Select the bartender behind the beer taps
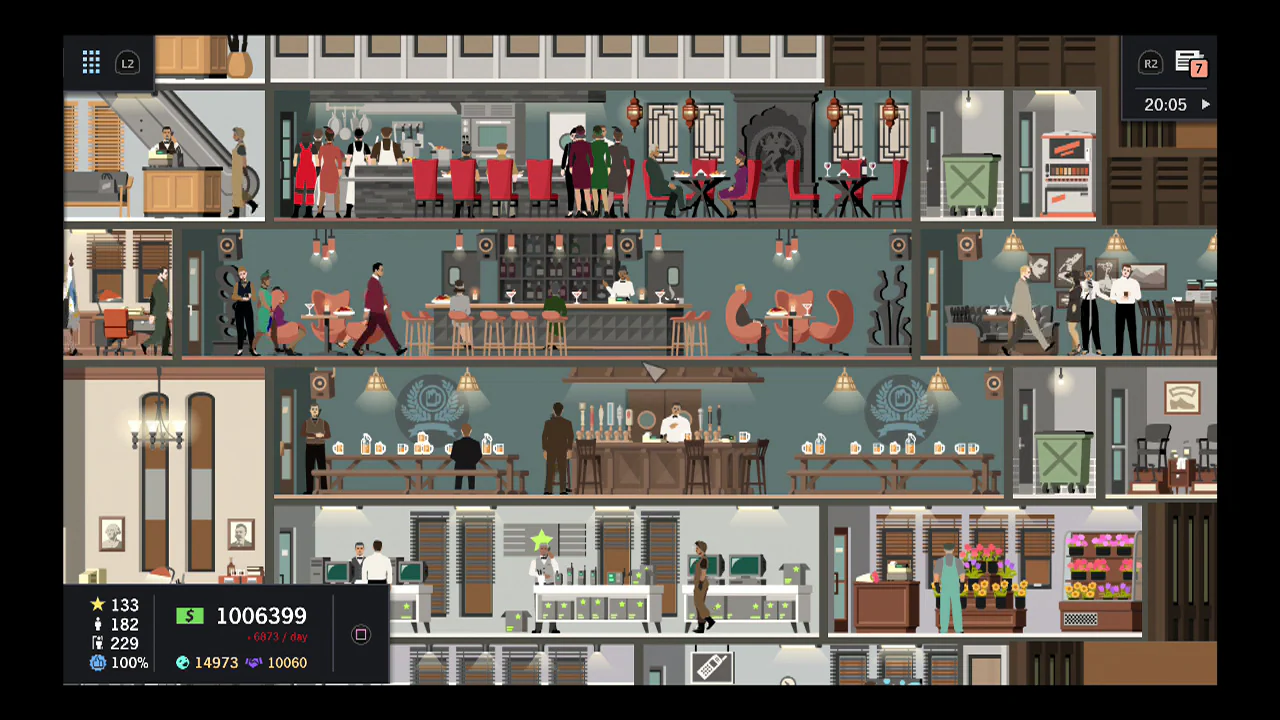Image resolution: width=1280 pixels, height=720 pixels. point(676,420)
